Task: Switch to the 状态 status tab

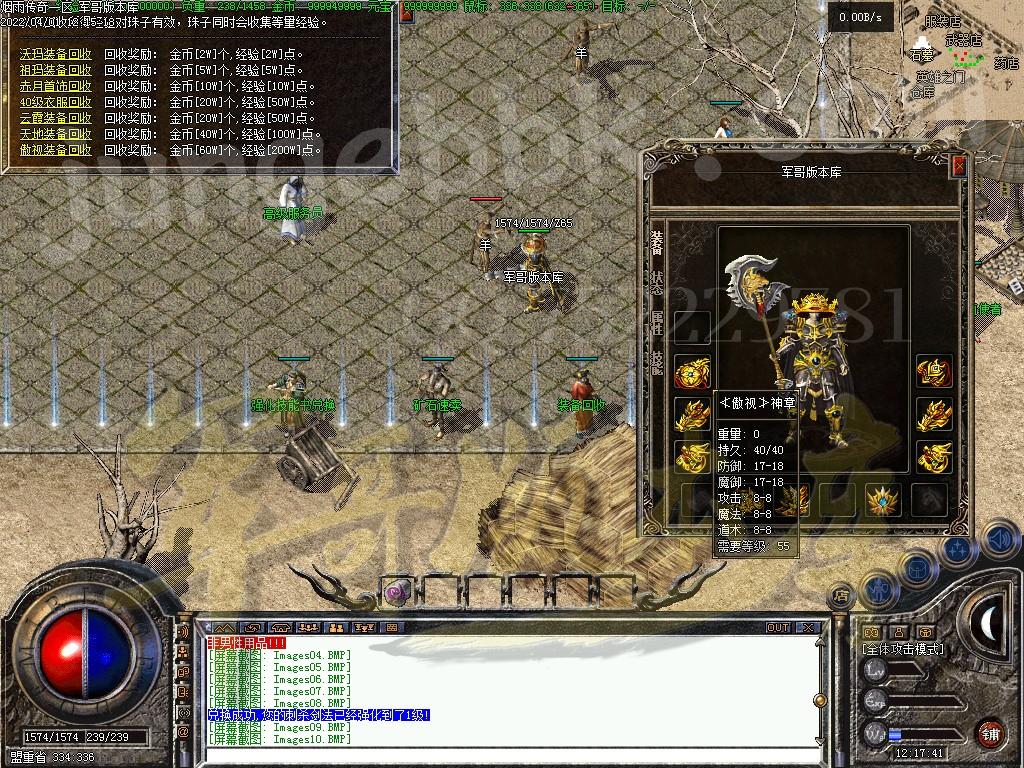Action: [657, 281]
